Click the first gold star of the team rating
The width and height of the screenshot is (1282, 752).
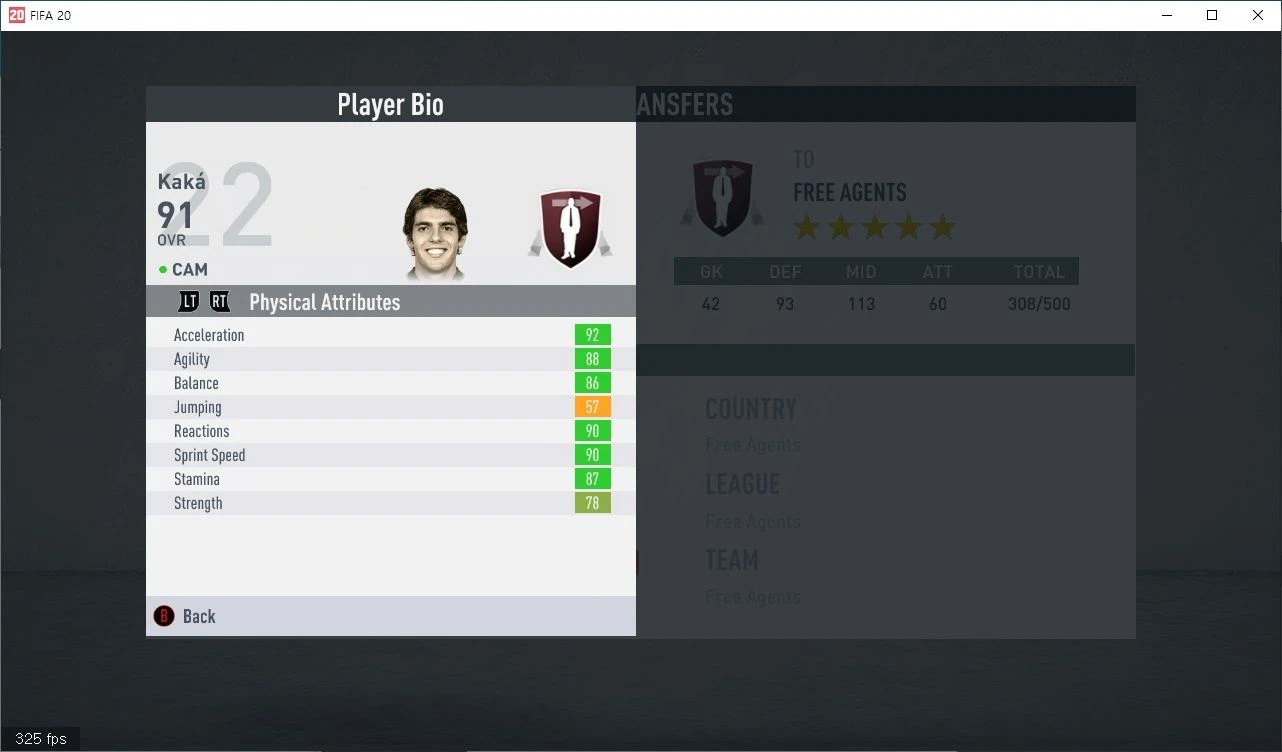tap(808, 227)
